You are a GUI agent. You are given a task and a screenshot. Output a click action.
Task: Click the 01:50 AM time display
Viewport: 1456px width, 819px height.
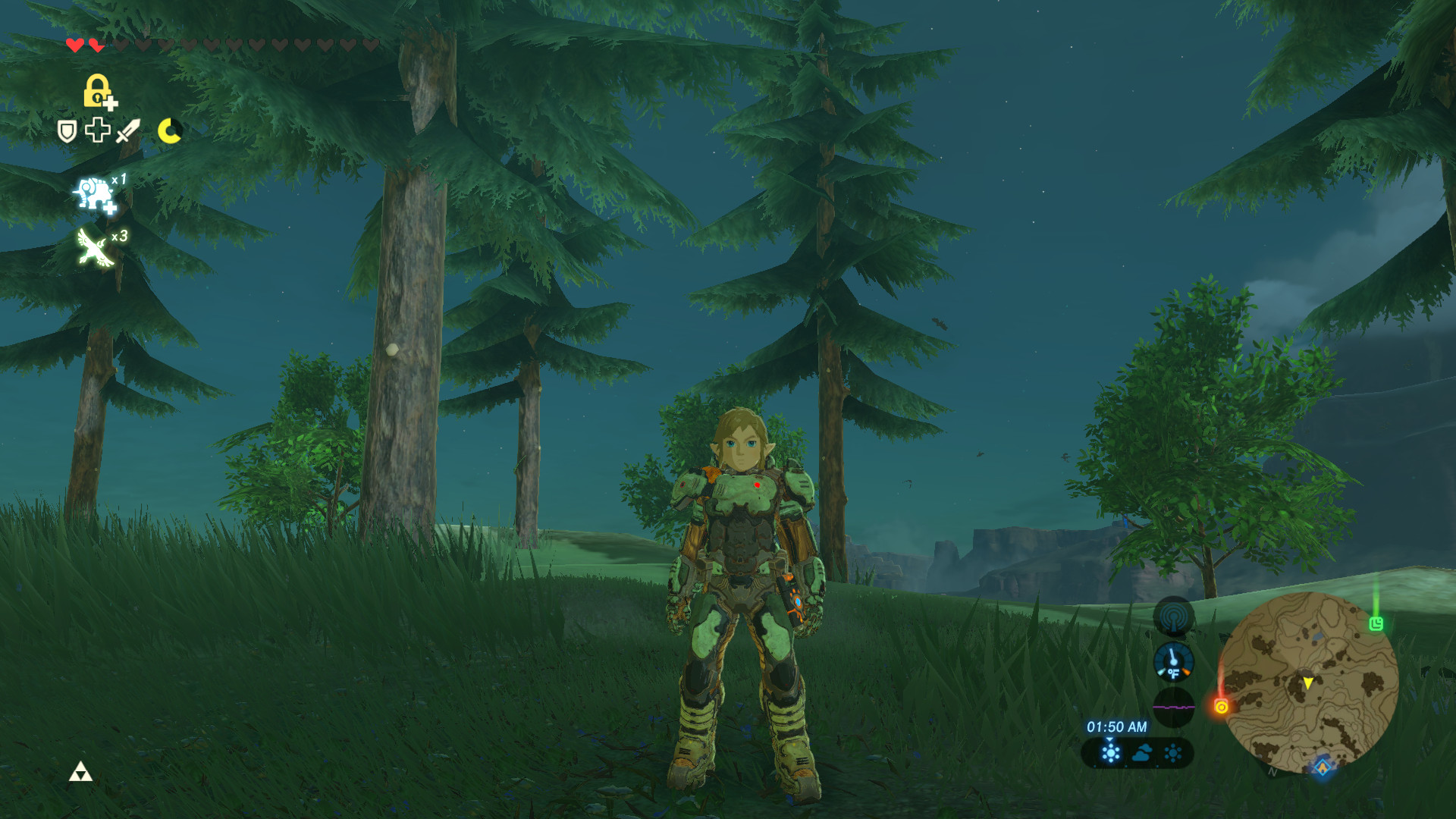pyautogui.click(x=1117, y=726)
